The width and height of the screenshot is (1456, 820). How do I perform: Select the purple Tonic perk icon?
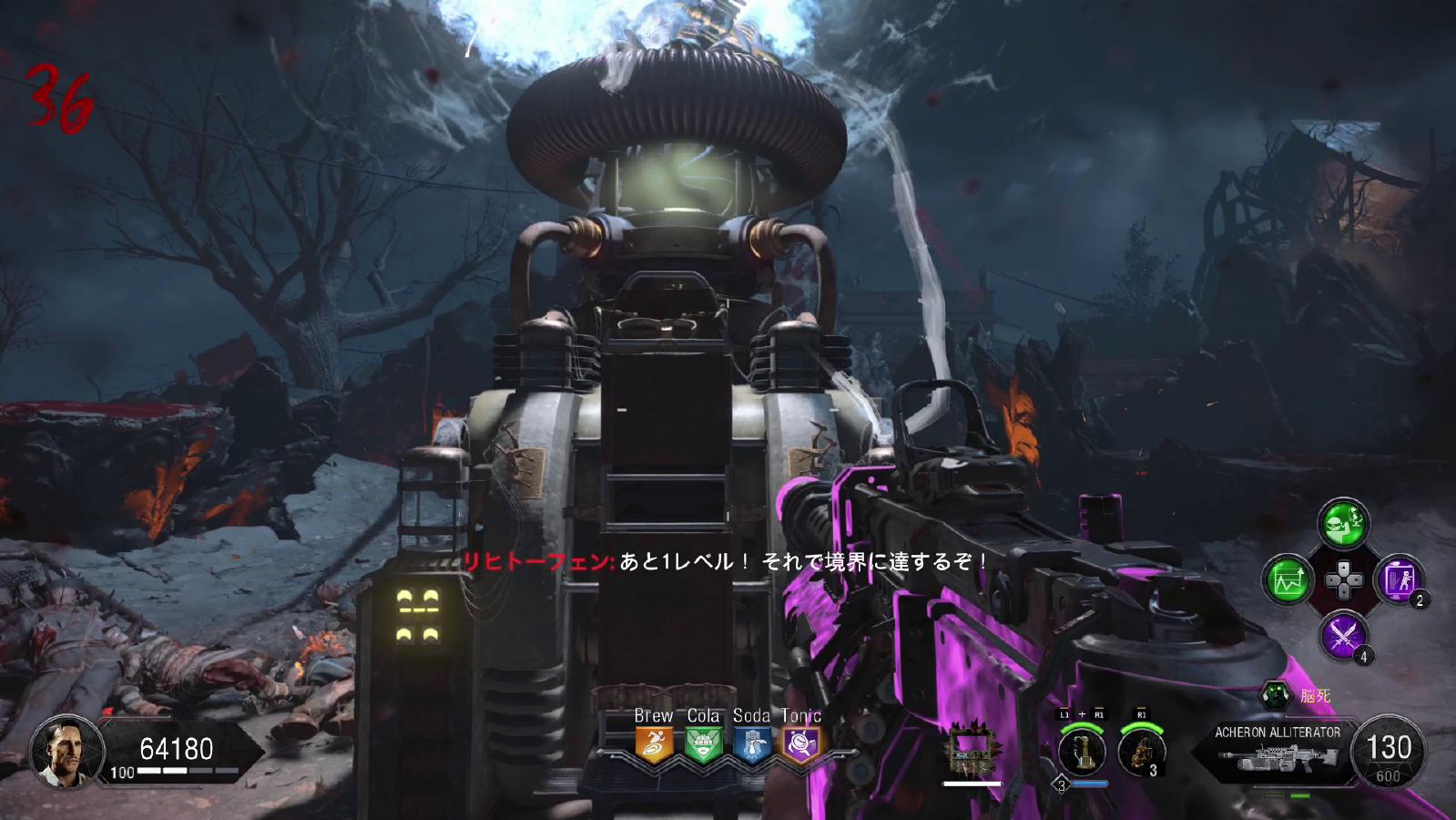coord(801,744)
